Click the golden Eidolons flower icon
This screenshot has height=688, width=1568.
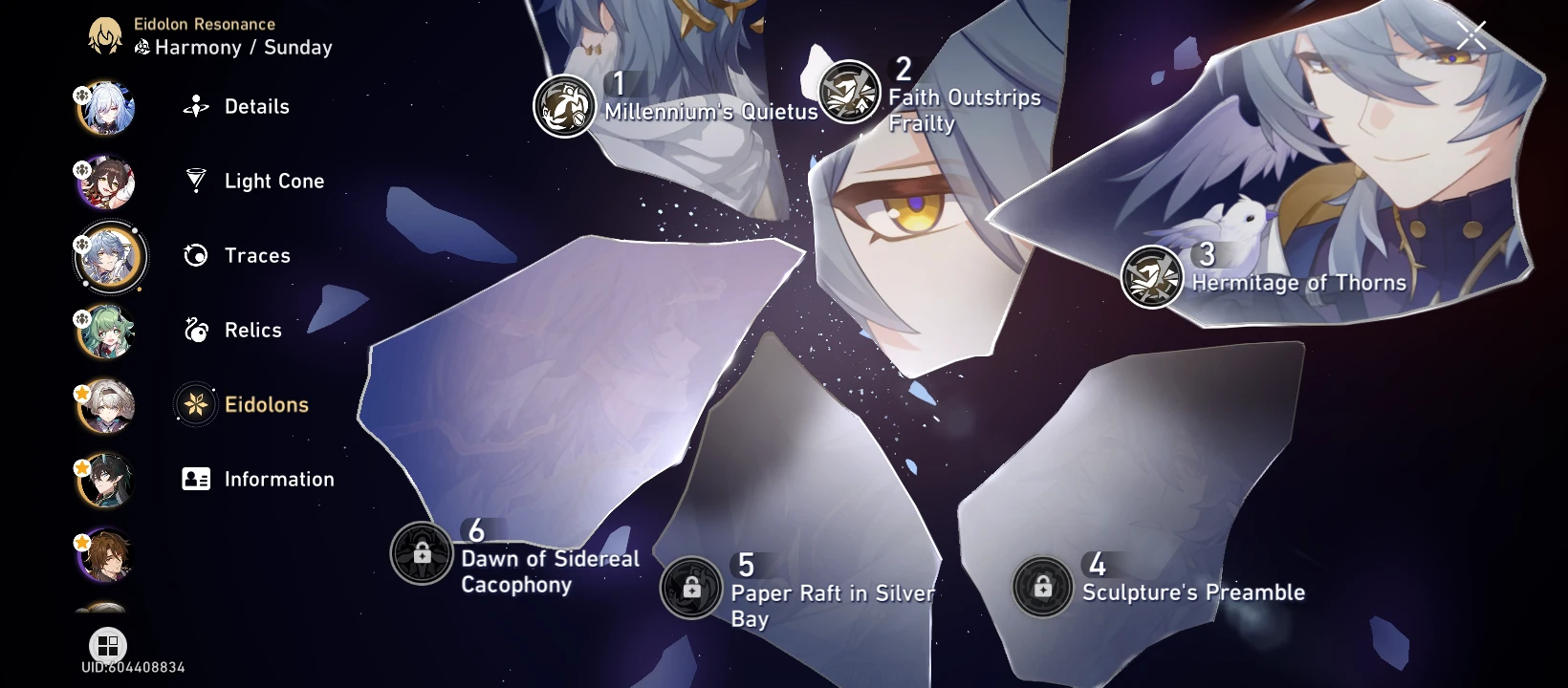tap(196, 404)
